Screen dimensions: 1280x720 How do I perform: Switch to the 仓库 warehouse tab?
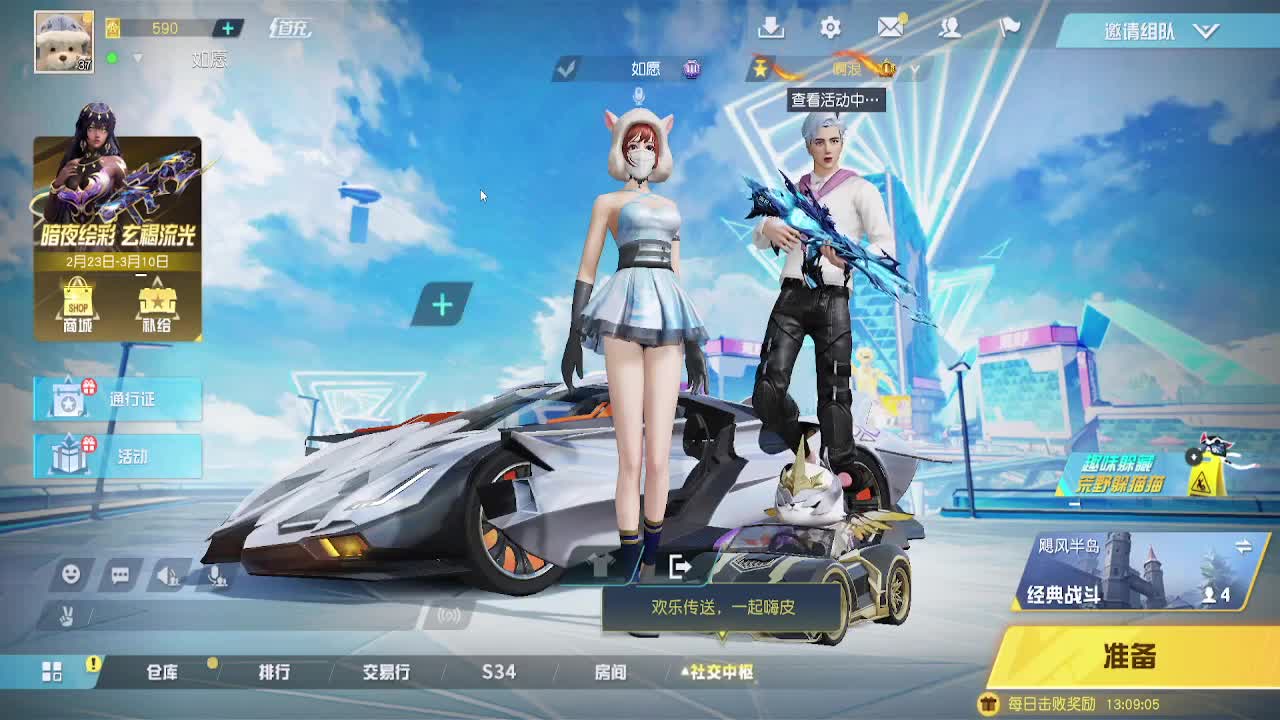163,673
